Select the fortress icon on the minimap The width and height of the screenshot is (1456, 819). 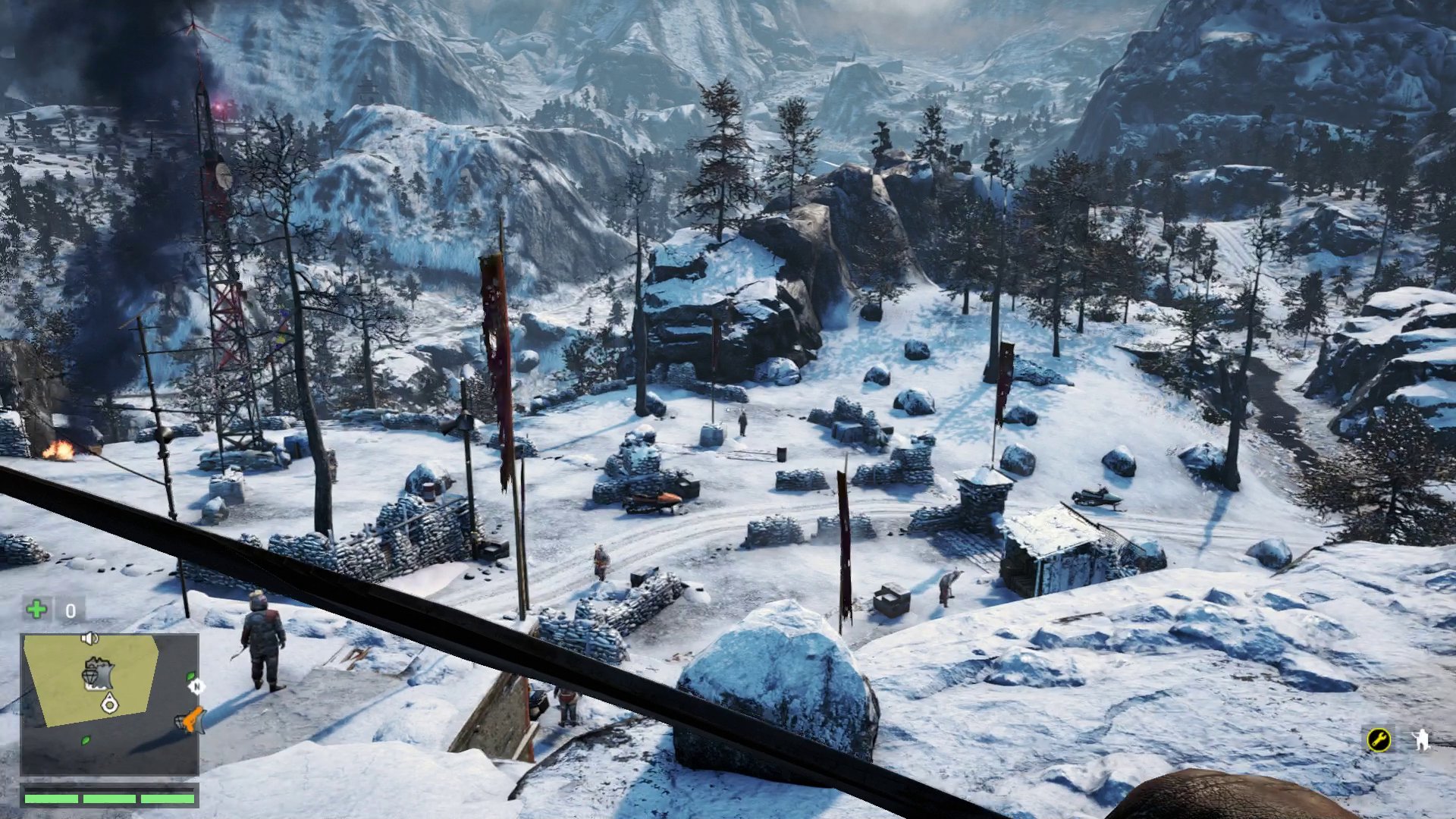point(101,672)
